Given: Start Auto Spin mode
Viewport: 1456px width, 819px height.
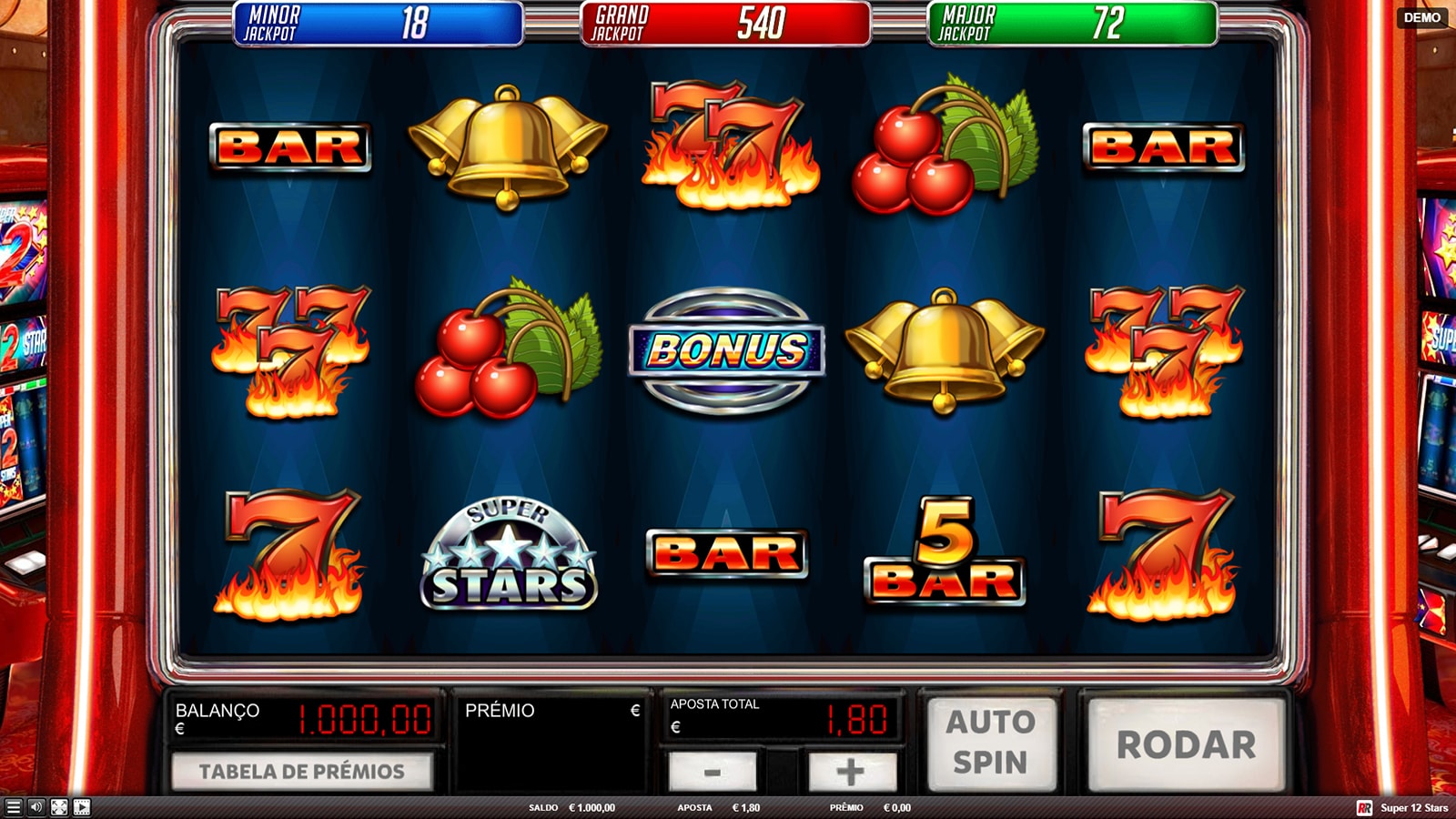Looking at the screenshot, I should [991, 743].
